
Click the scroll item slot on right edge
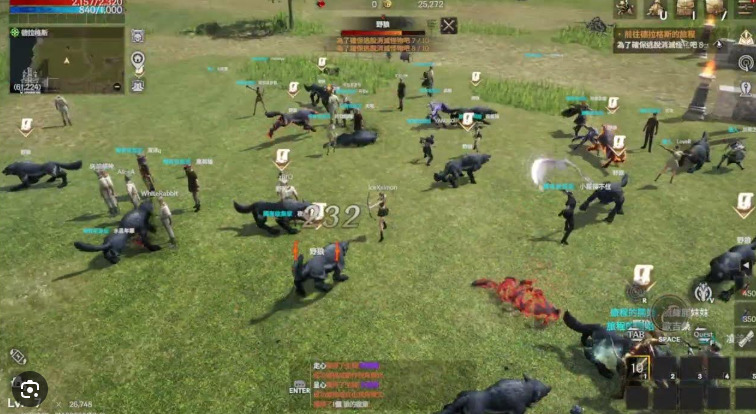coord(746,340)
